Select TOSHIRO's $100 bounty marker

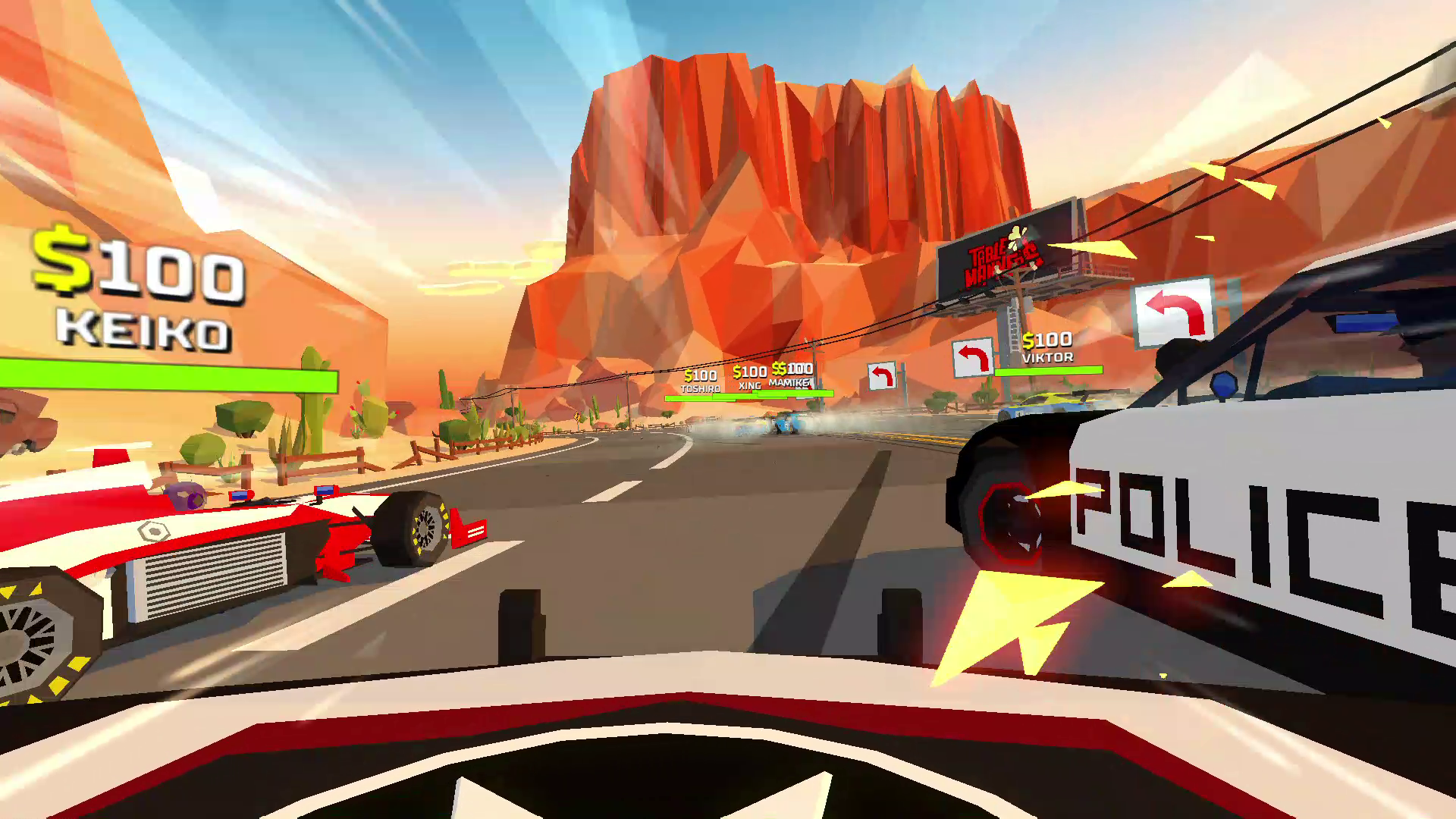(x=701, y=375)
